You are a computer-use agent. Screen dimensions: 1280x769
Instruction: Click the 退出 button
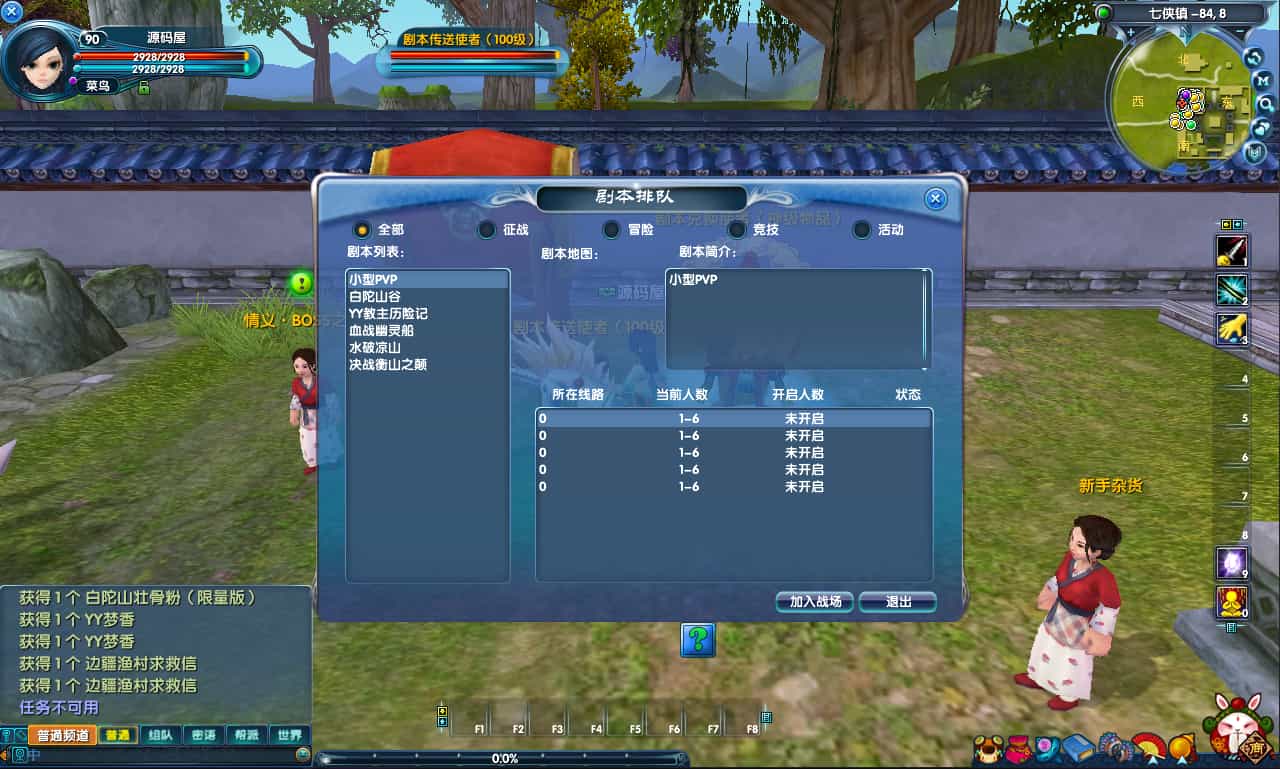coord(897,602)
